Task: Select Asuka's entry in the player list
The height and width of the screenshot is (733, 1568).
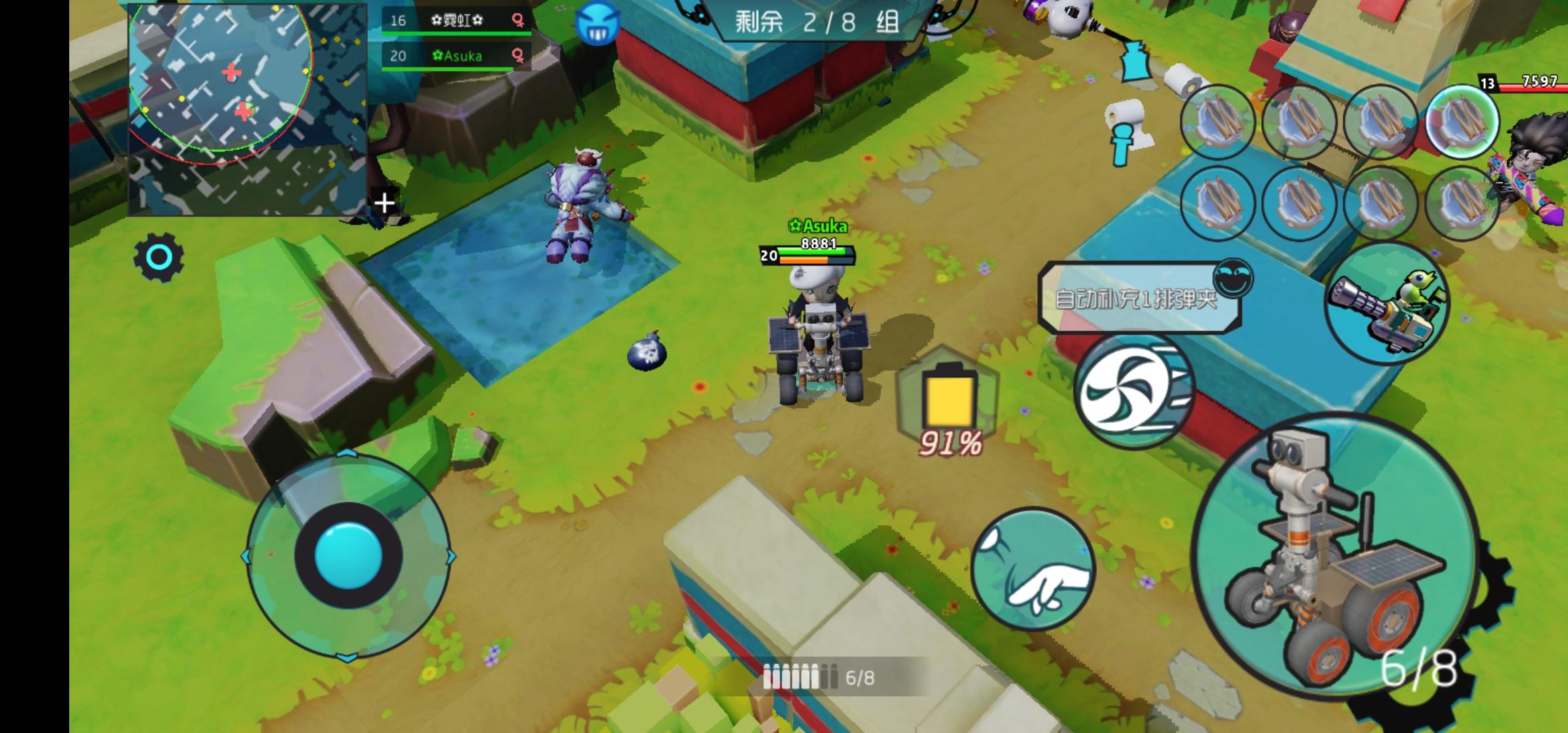Action: (x=448, y=57)
